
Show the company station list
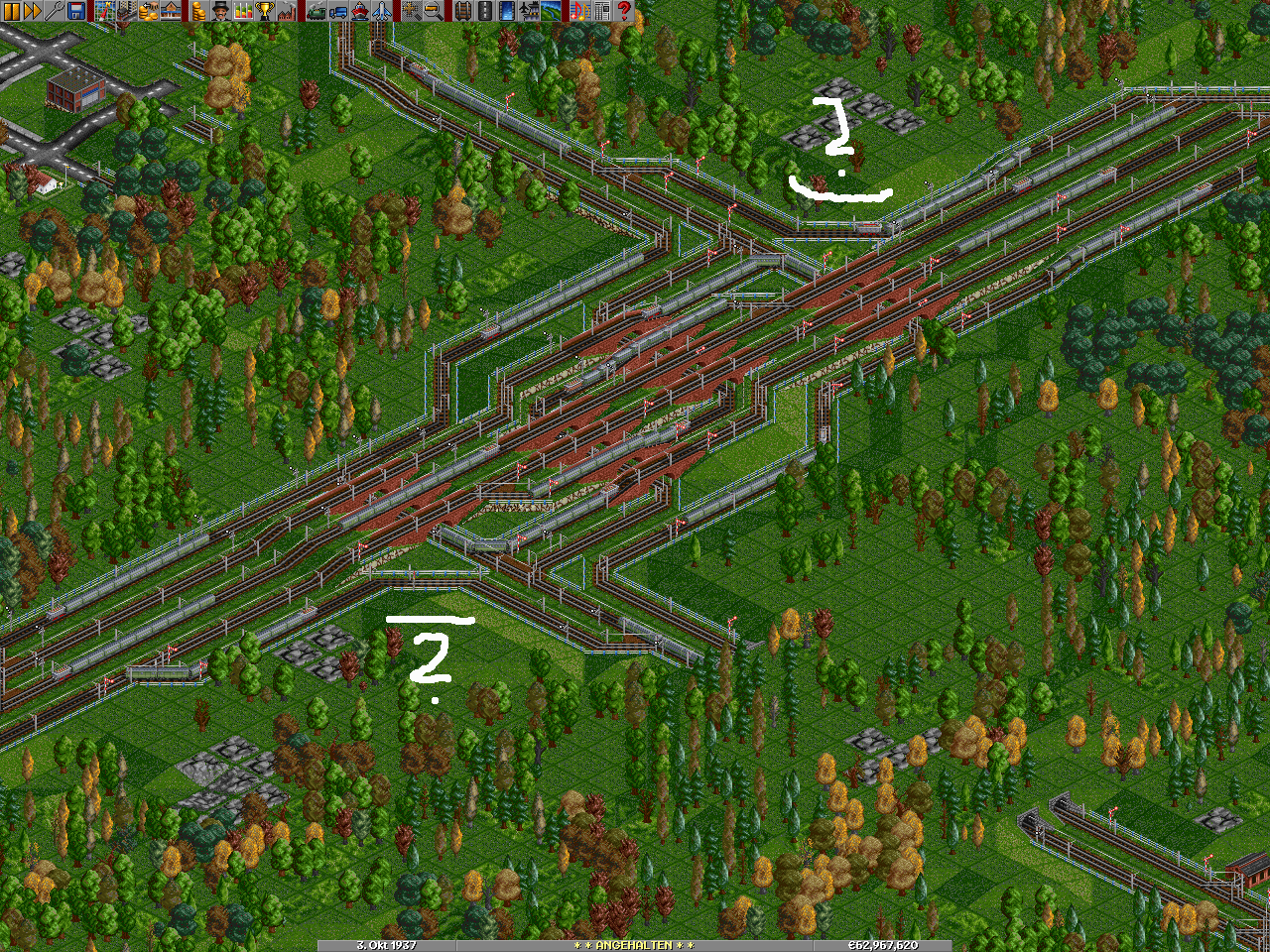click(170, 11)
